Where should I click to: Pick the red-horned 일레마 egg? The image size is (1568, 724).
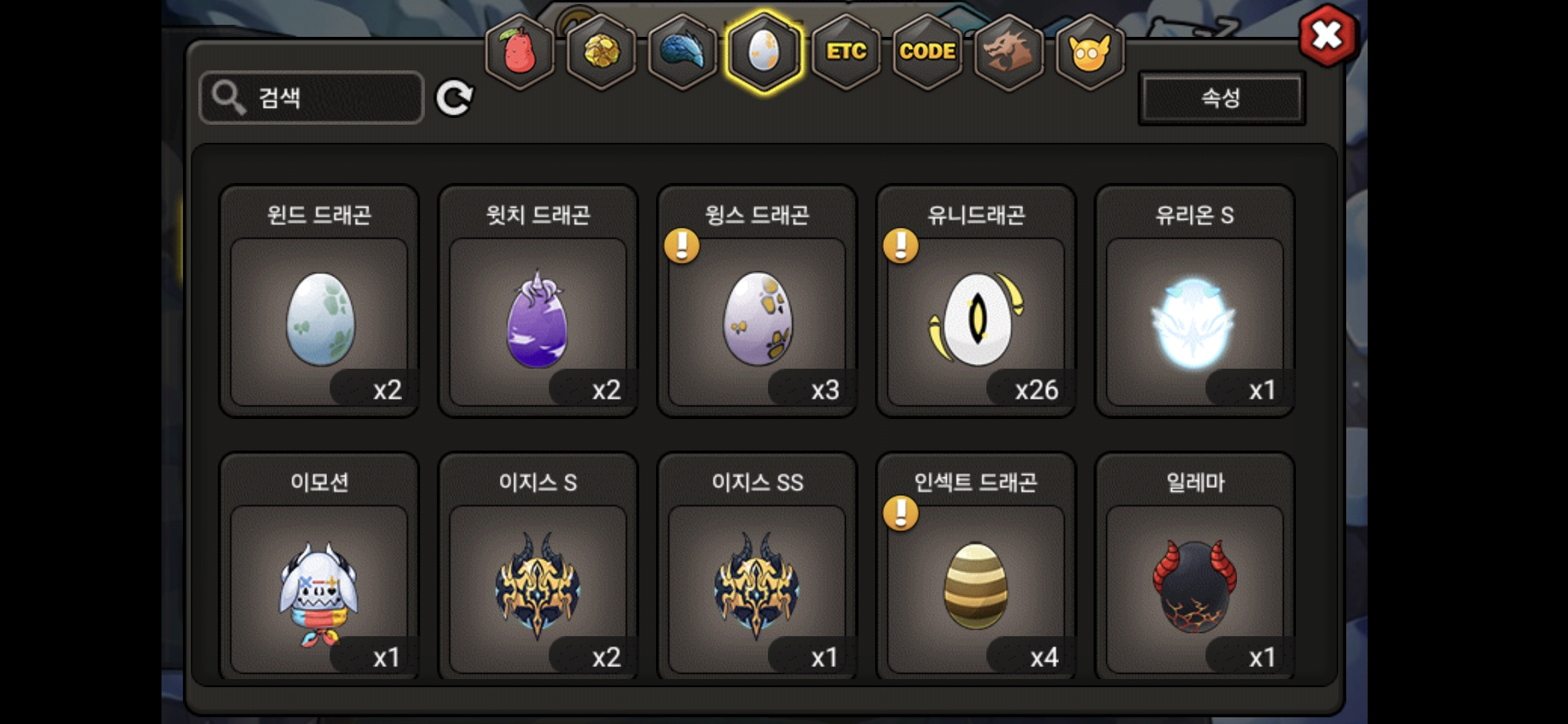coord(1195,588)
